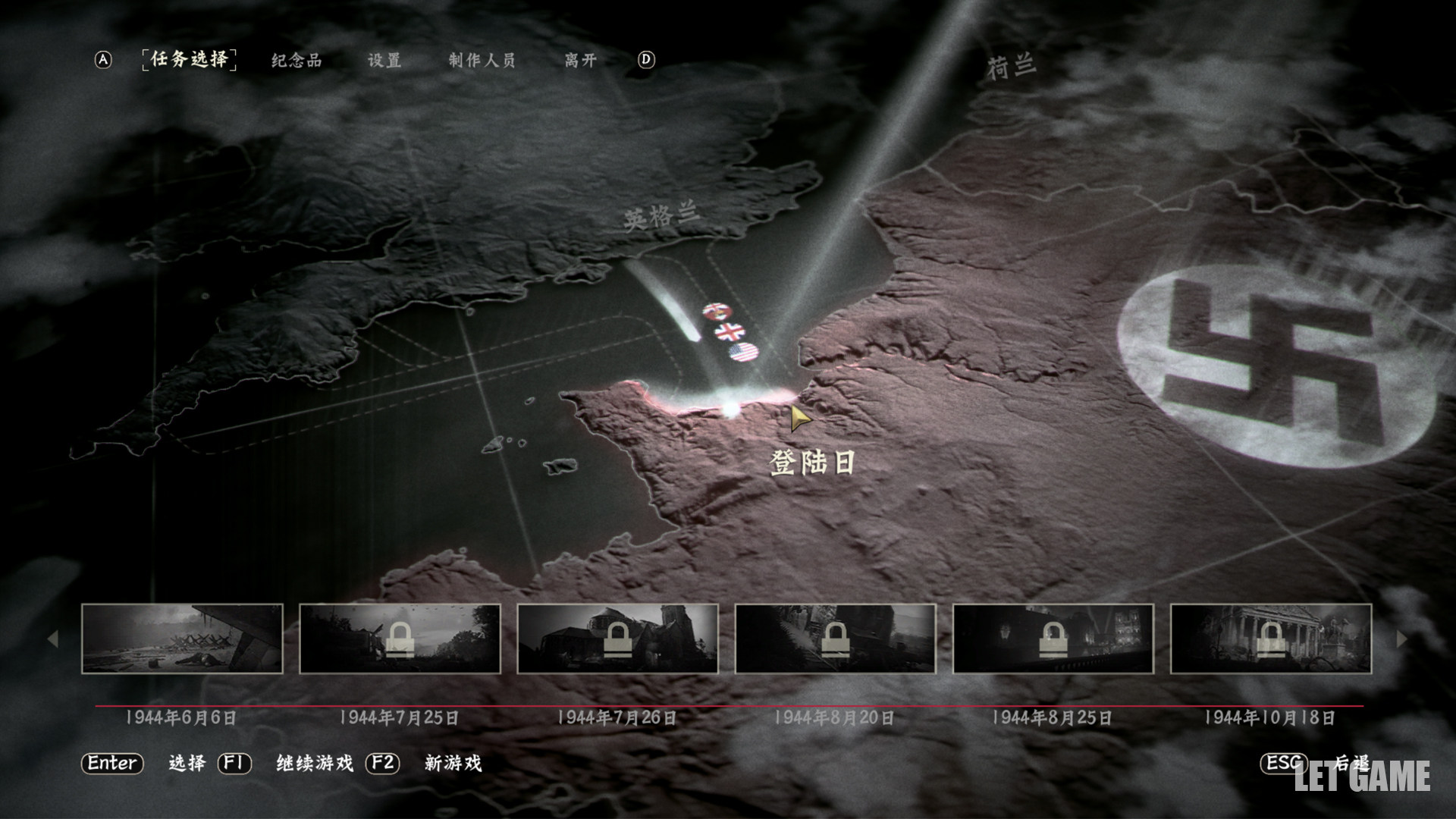1456x819 pixels.
Task: Open the 纪念品 tab
Action: point(297,61)
